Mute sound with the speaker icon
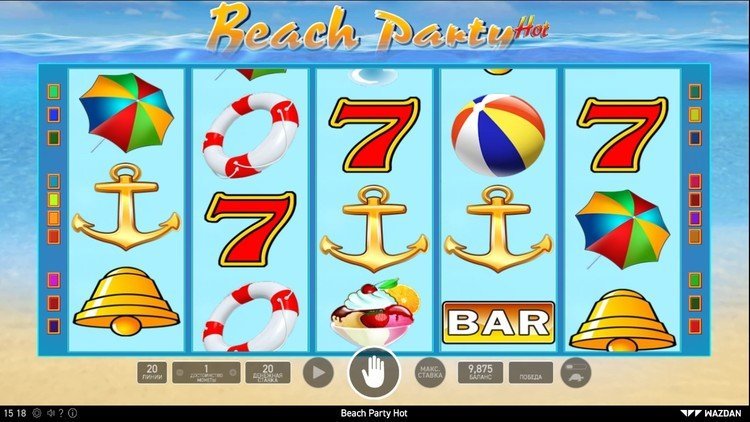750x422 pixels. (x=49, y=413)
